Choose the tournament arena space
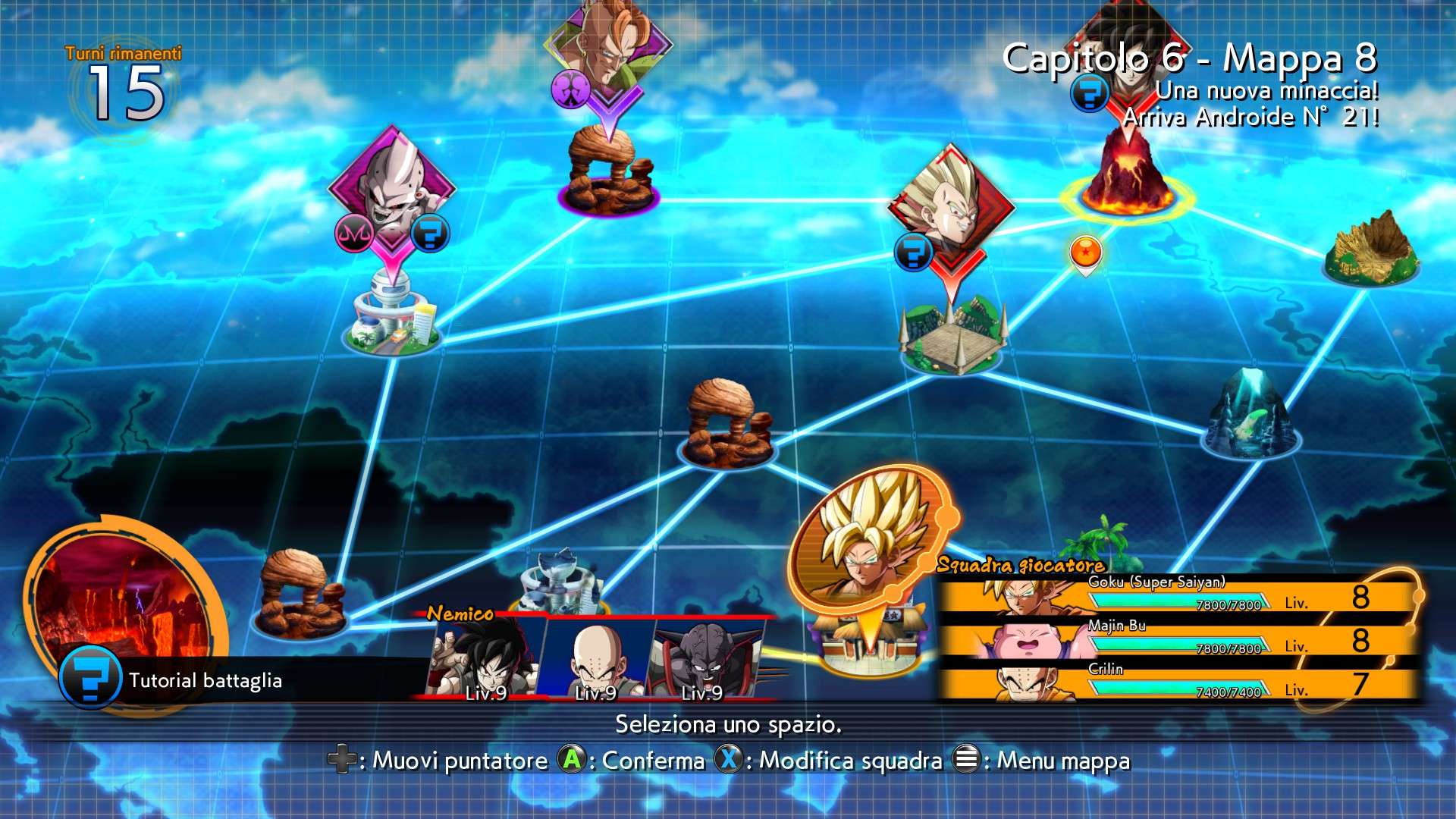Viewport: 1456px width, 819px height. 952,339
